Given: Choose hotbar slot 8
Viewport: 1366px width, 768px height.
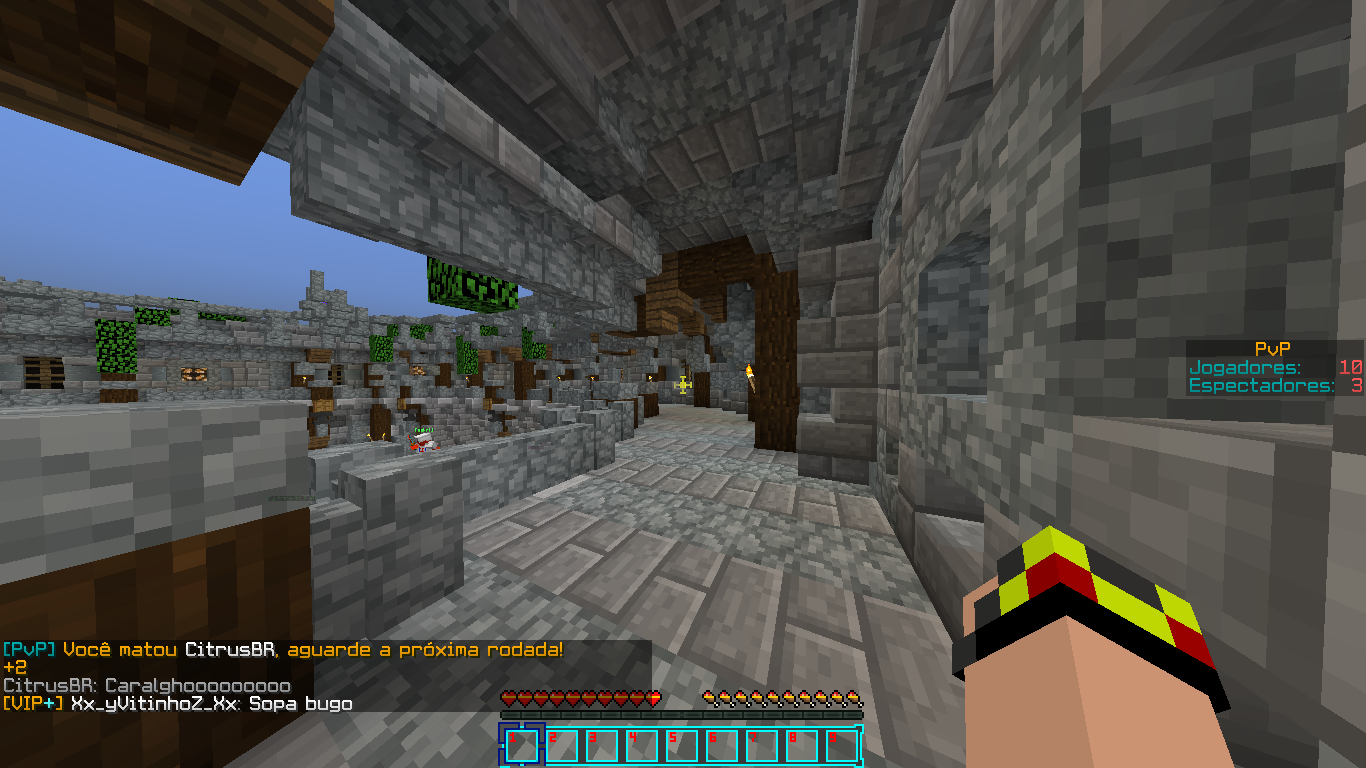Looking at the screenshot, I should (x=802, y=746).
